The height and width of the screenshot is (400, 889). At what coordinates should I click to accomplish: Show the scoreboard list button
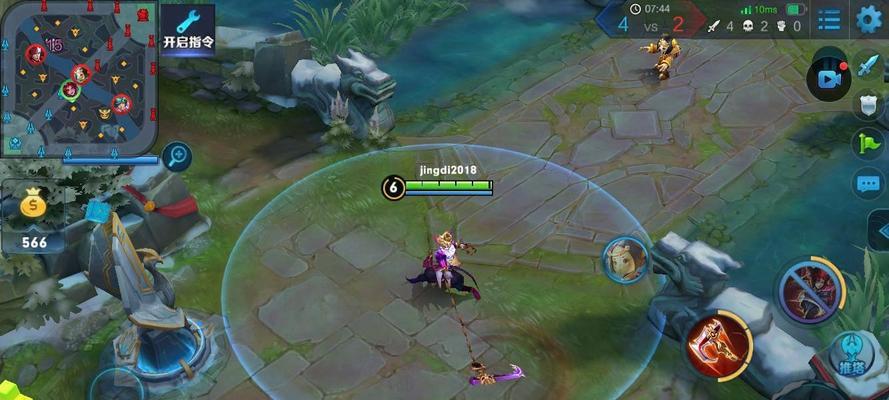829,18
